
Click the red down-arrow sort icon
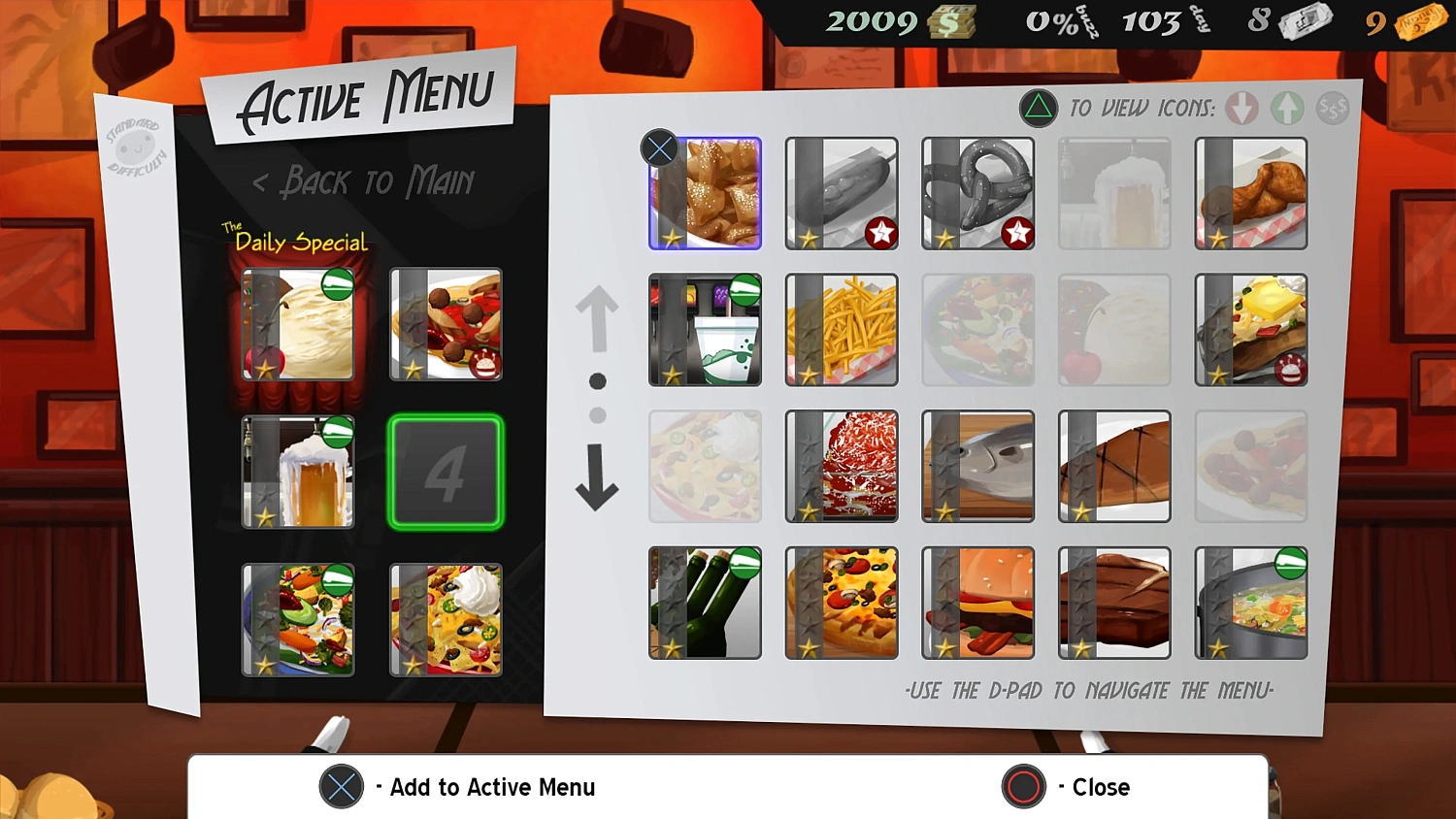(x=1241, y=109)
